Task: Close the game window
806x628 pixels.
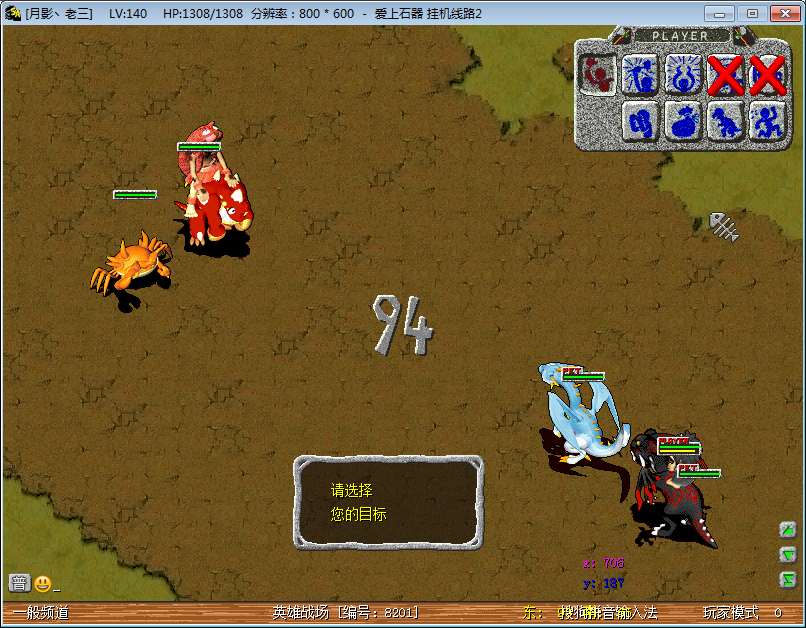Action: tap(780, 13)
